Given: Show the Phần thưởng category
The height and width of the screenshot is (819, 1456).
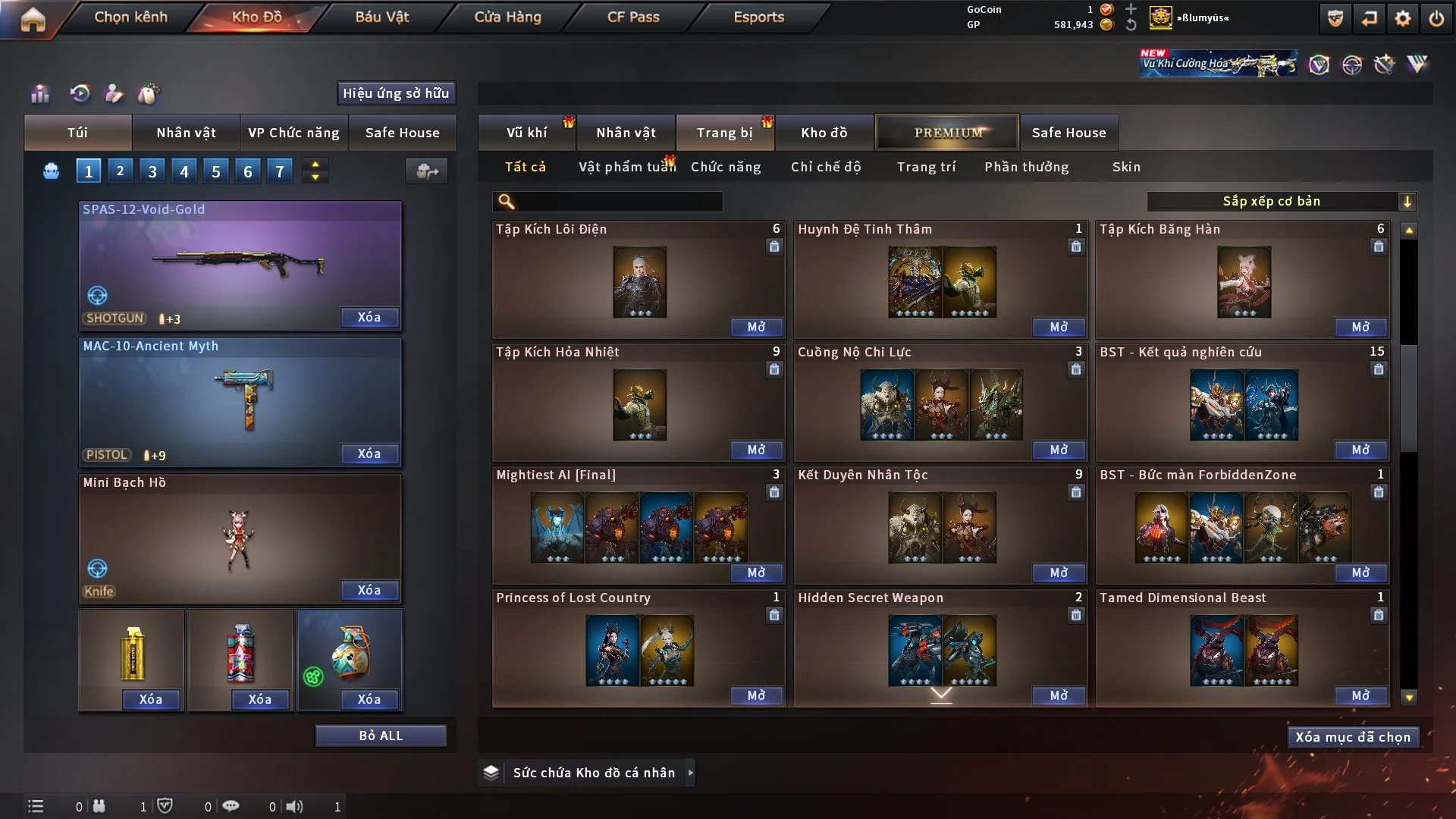Looking at the screenshot, I should click(x=1026, y=167).
